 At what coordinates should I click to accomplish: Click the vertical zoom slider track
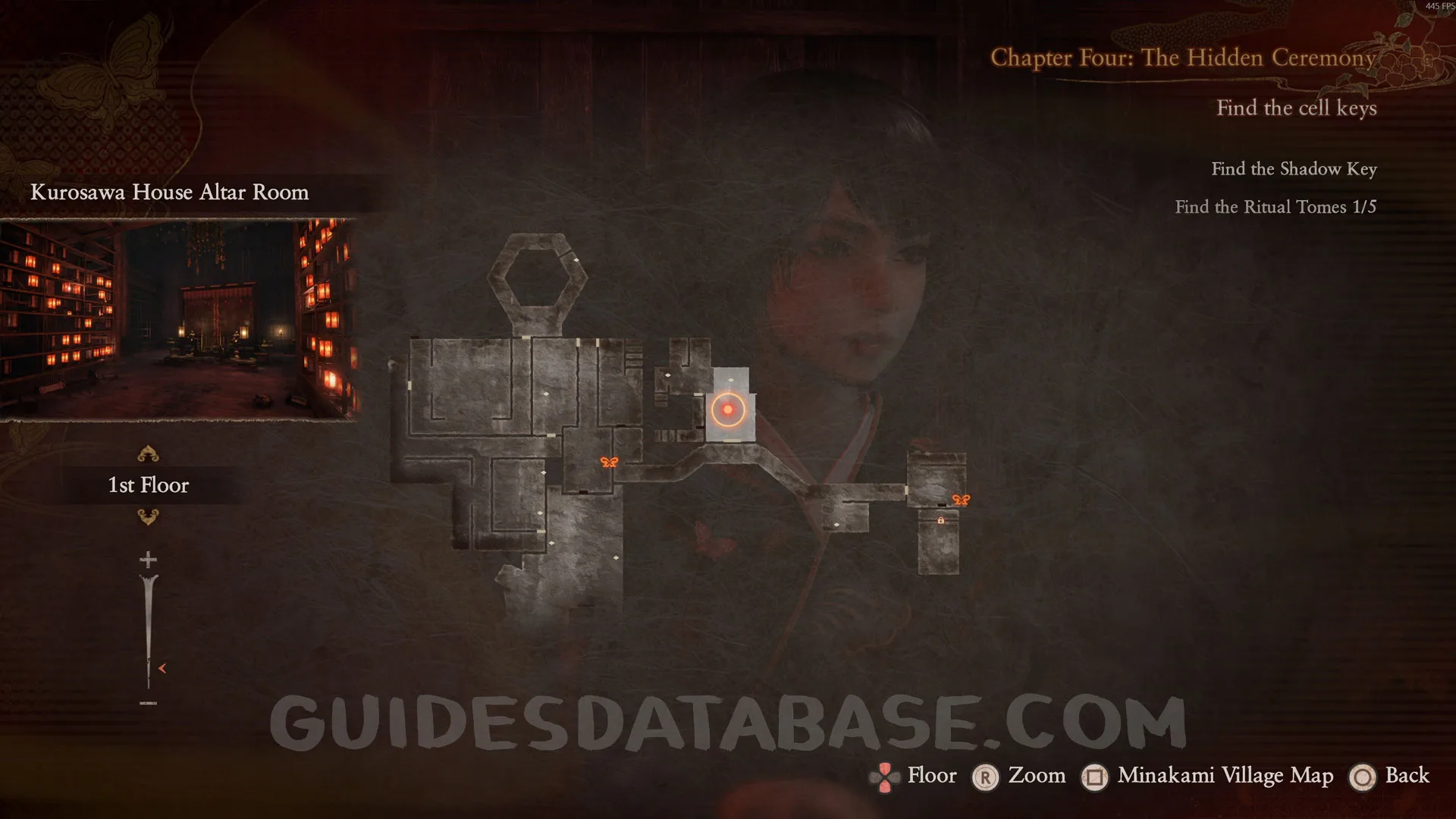pyautogui.click(x=148, y=629)
